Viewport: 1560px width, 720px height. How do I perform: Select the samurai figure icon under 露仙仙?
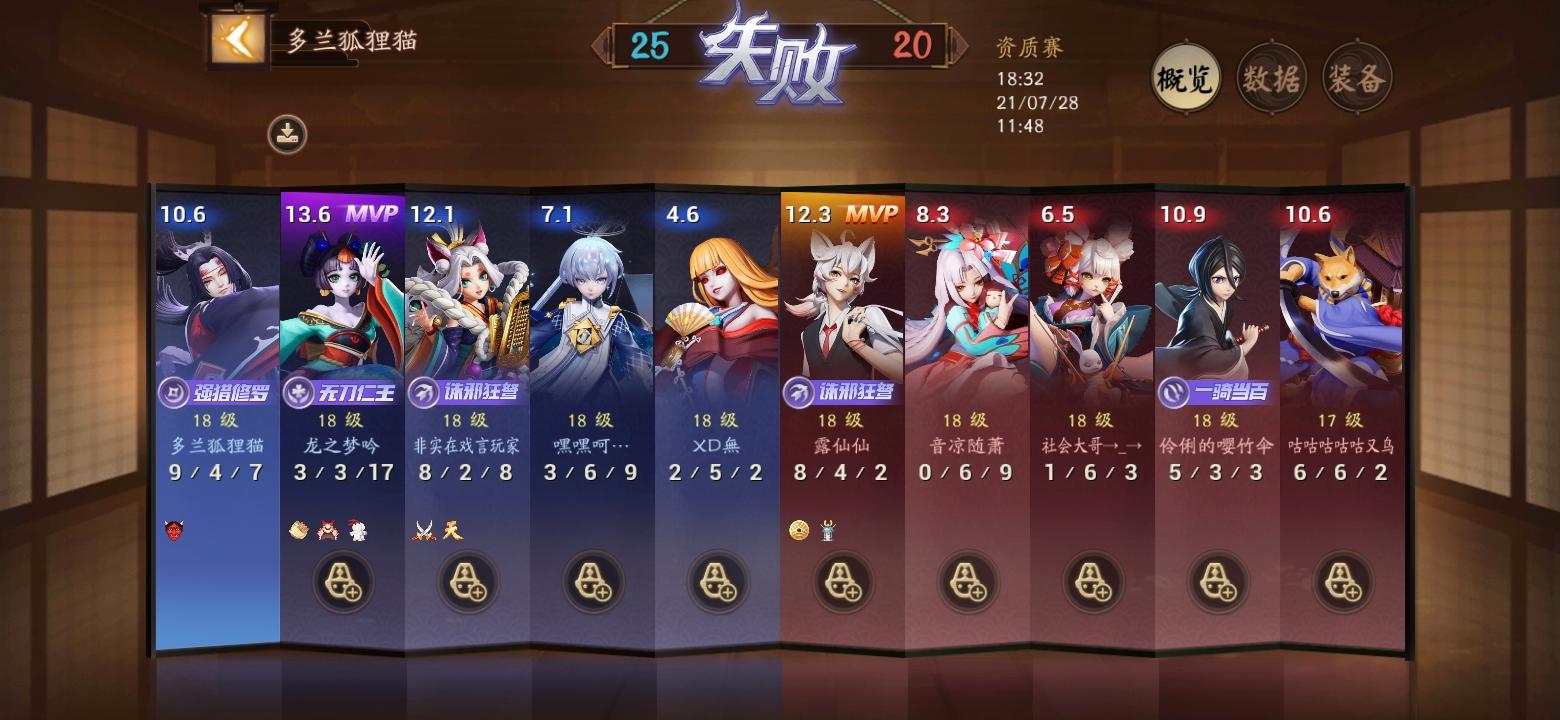[x=828, y=528]
